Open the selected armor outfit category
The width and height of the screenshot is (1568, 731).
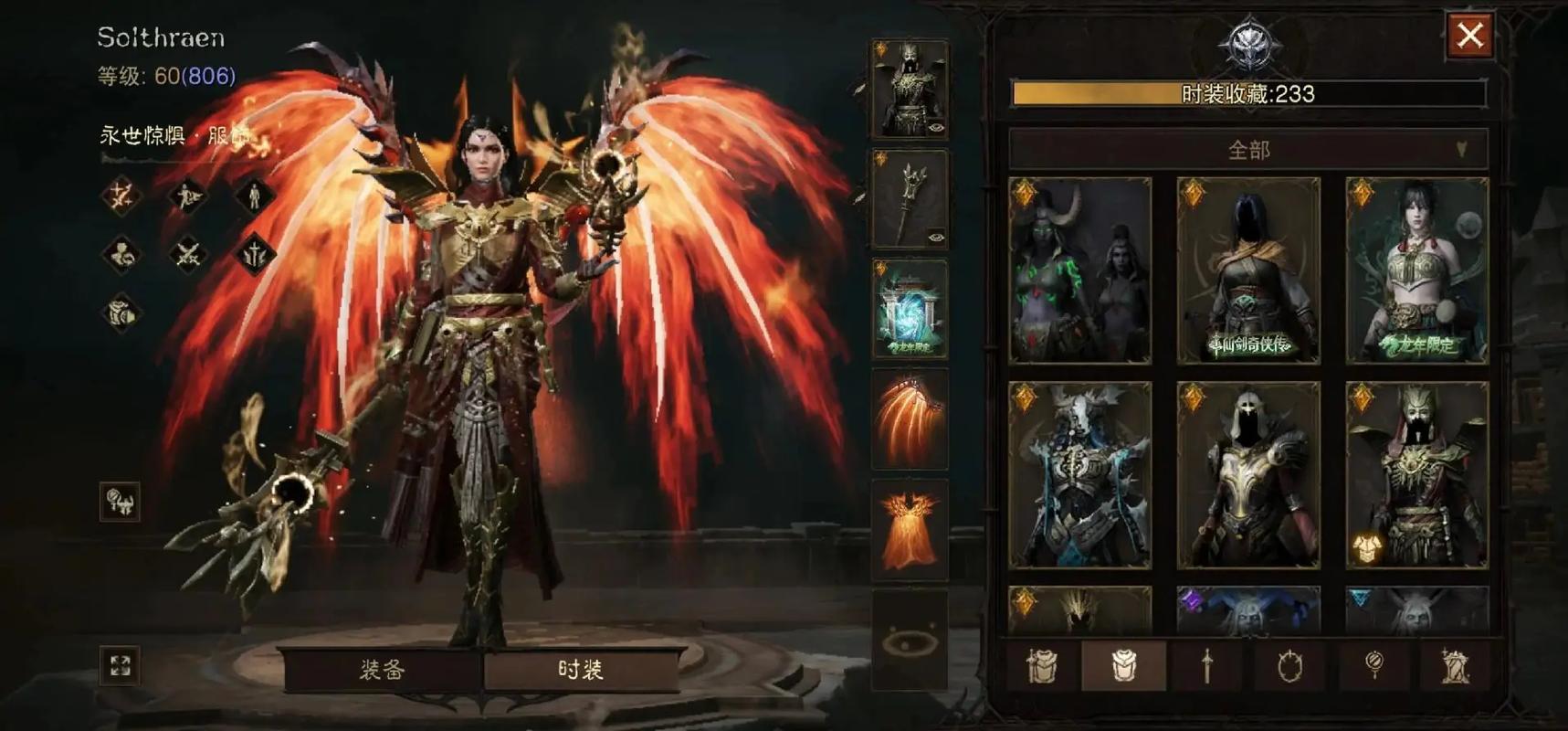1123,666
